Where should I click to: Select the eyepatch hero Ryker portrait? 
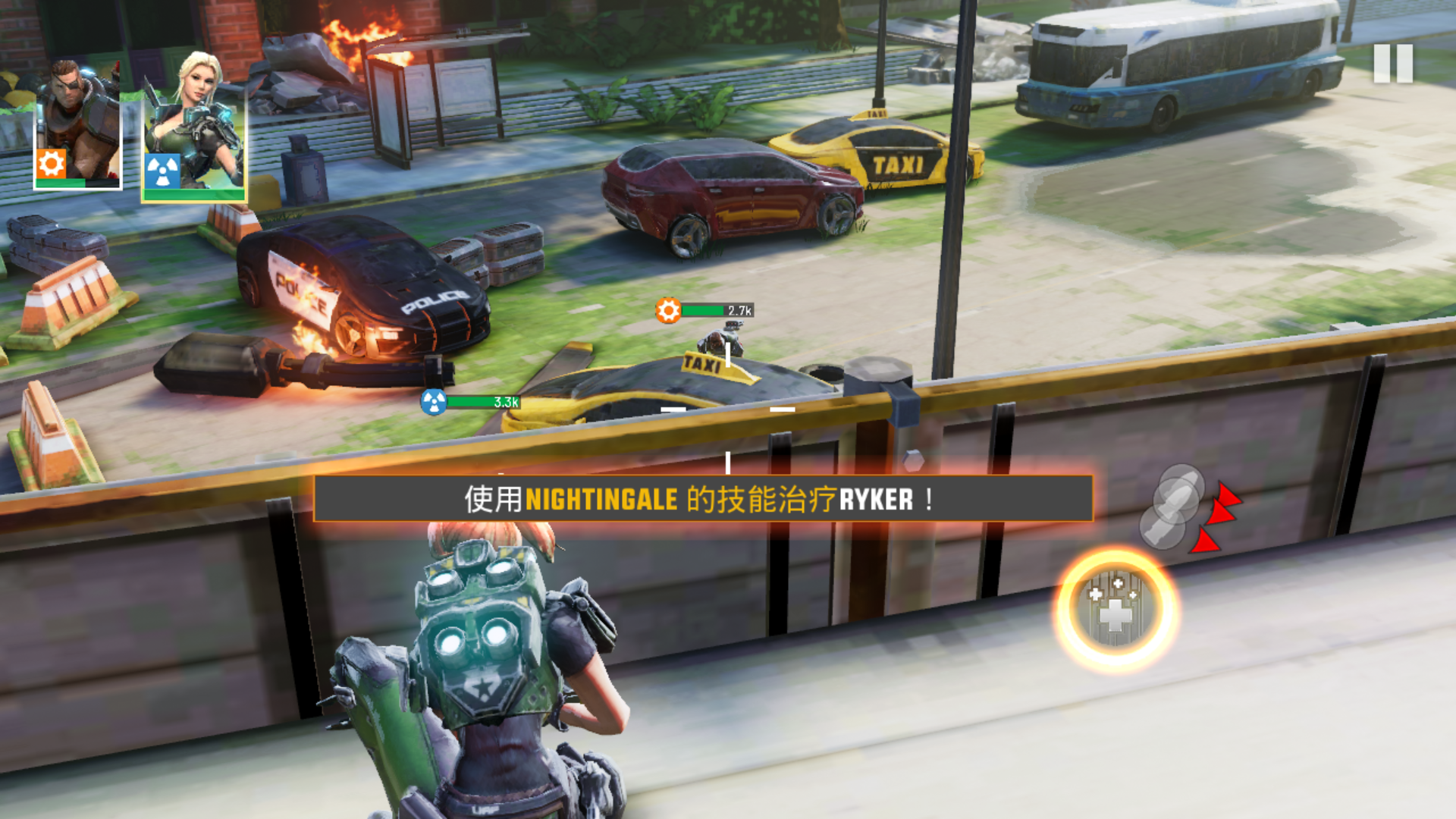coord(78,125)
